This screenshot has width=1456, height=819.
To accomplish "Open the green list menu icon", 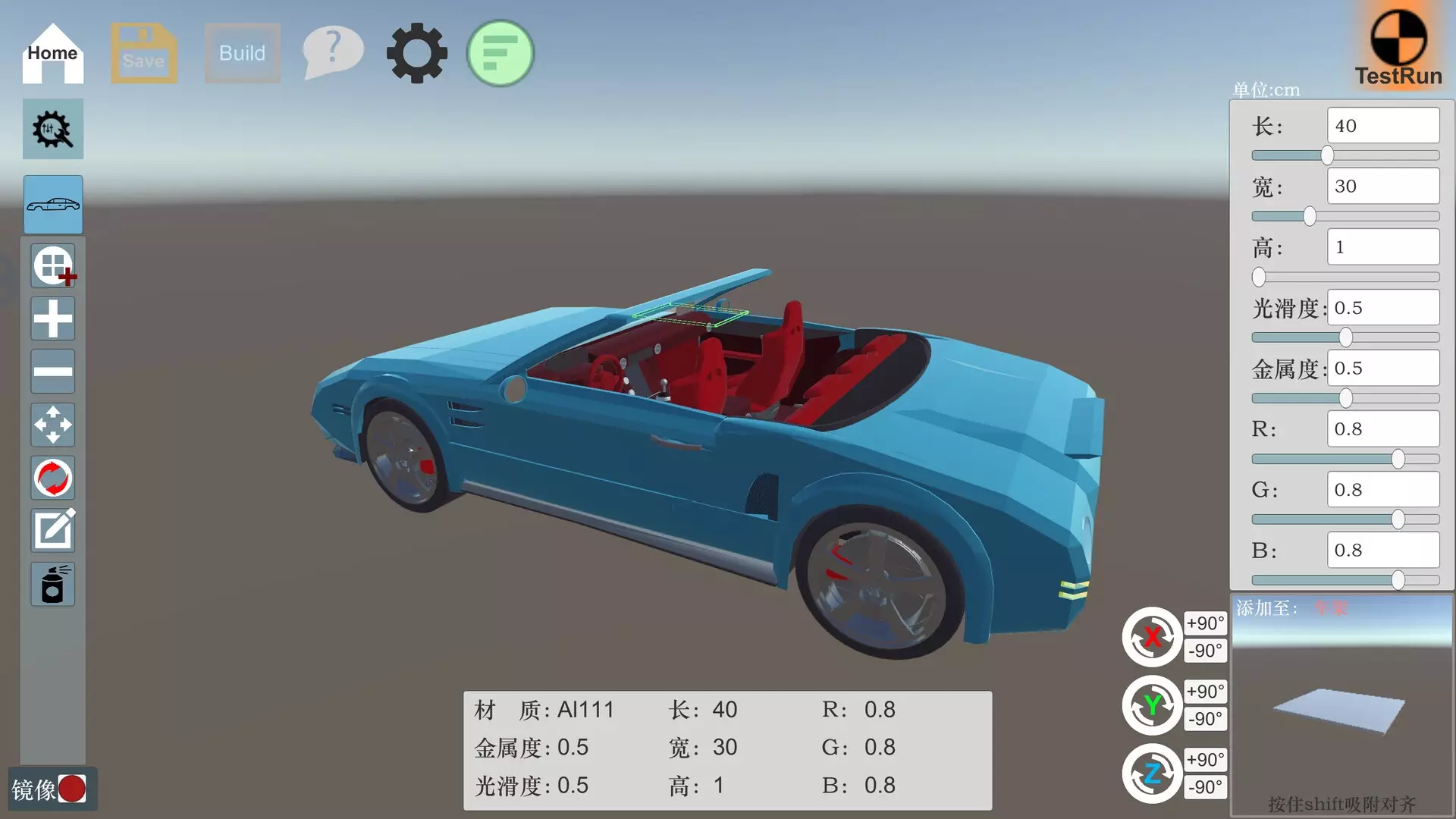I will [500, 53].
